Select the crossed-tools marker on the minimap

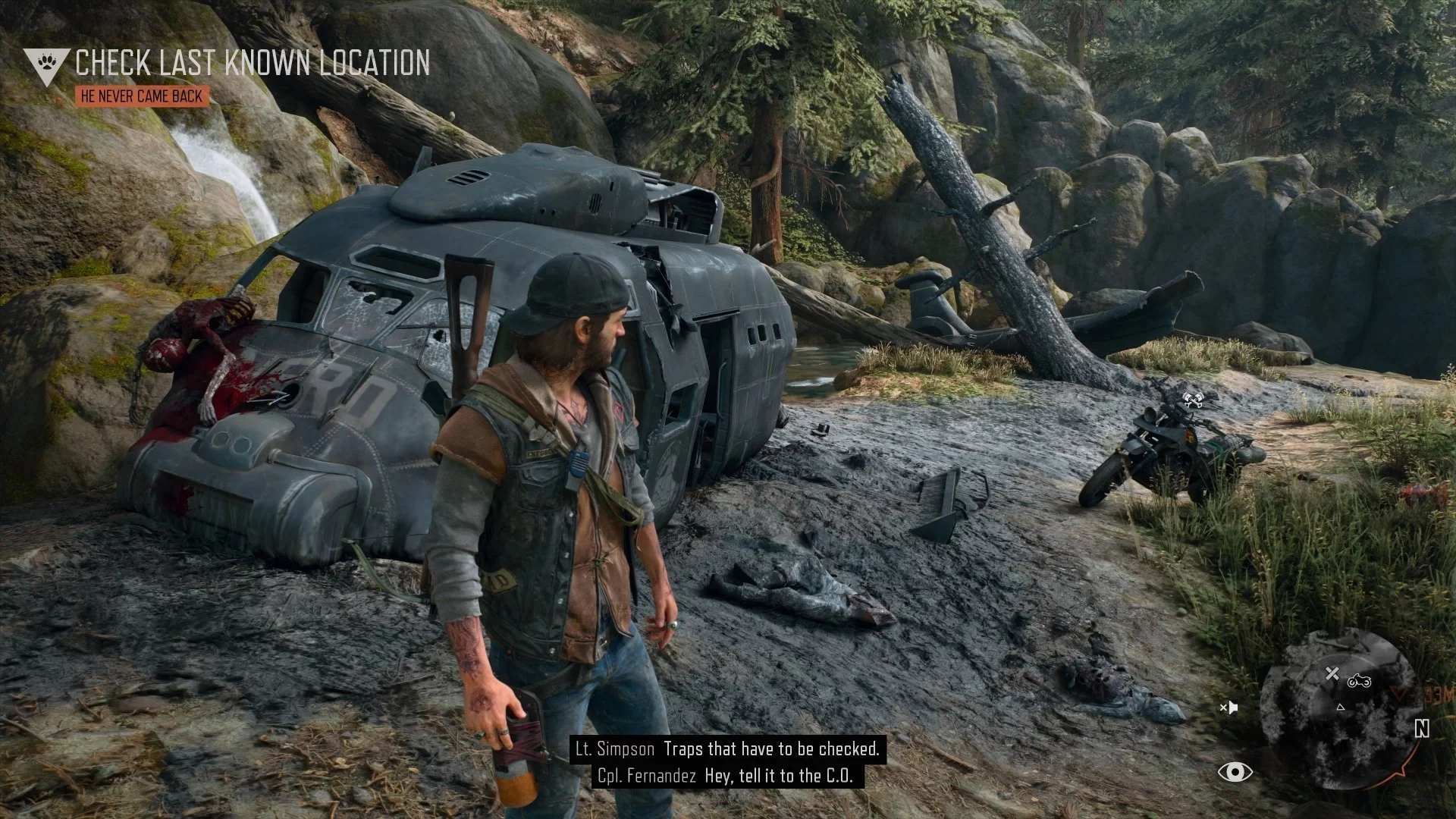pyautogui.click(x=1332, y=673)
